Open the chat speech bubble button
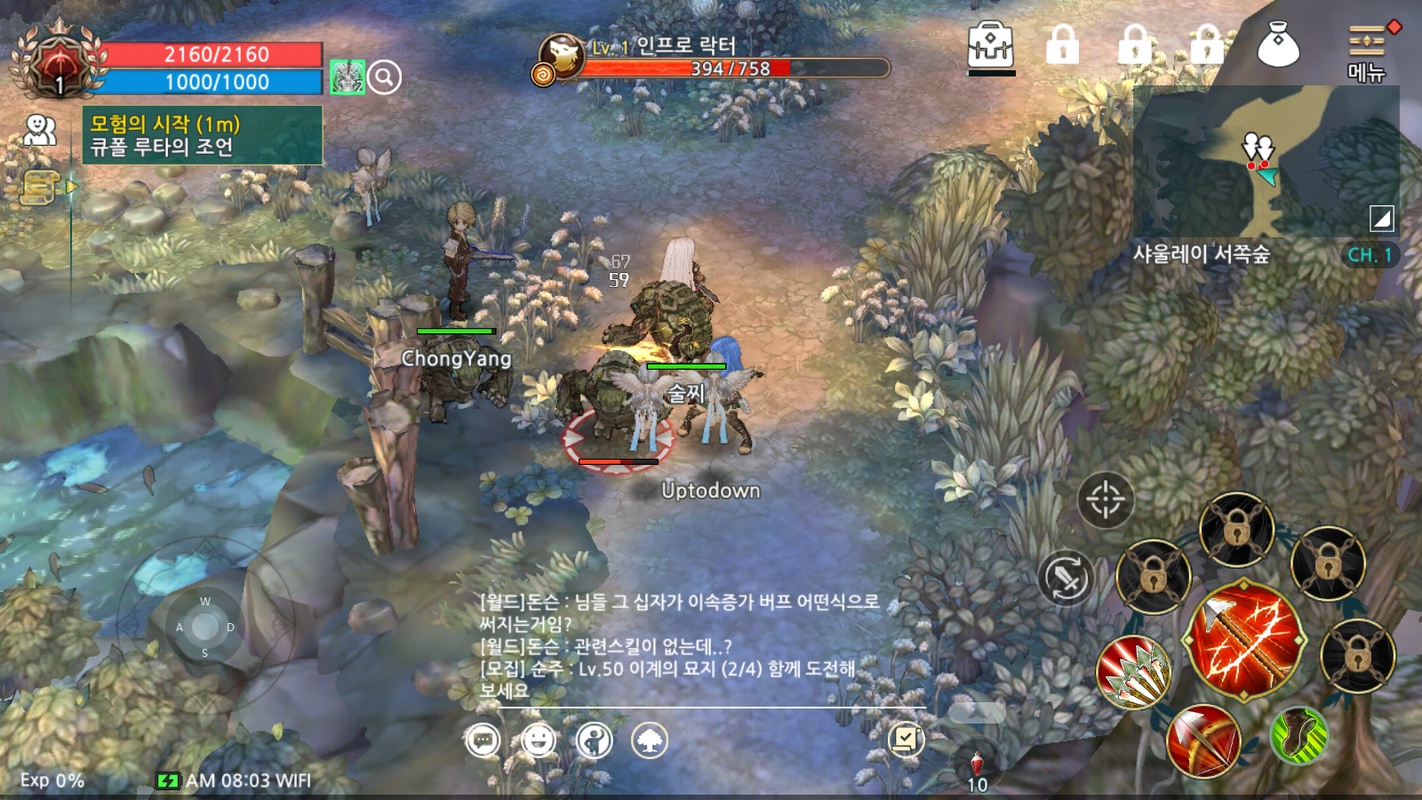Viewport: 1422px width, 800px height. (x=483, y=740)
